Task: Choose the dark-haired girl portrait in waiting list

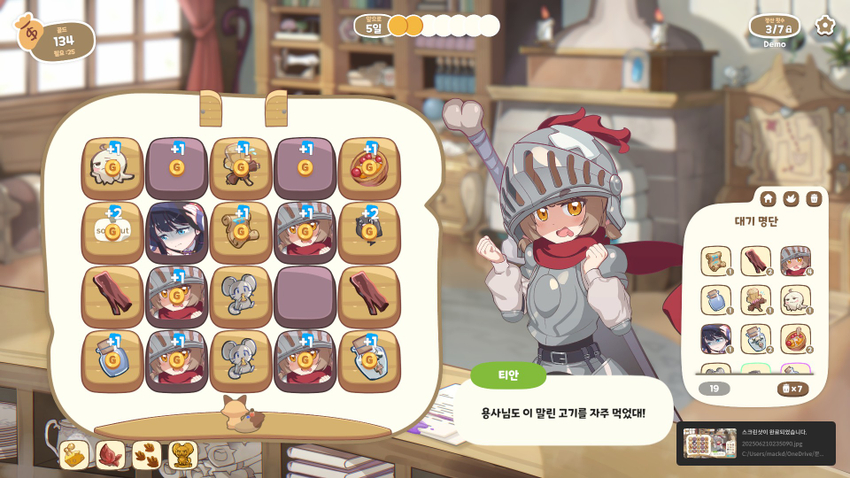Action: pyautogui.click(x=716, y=338)
